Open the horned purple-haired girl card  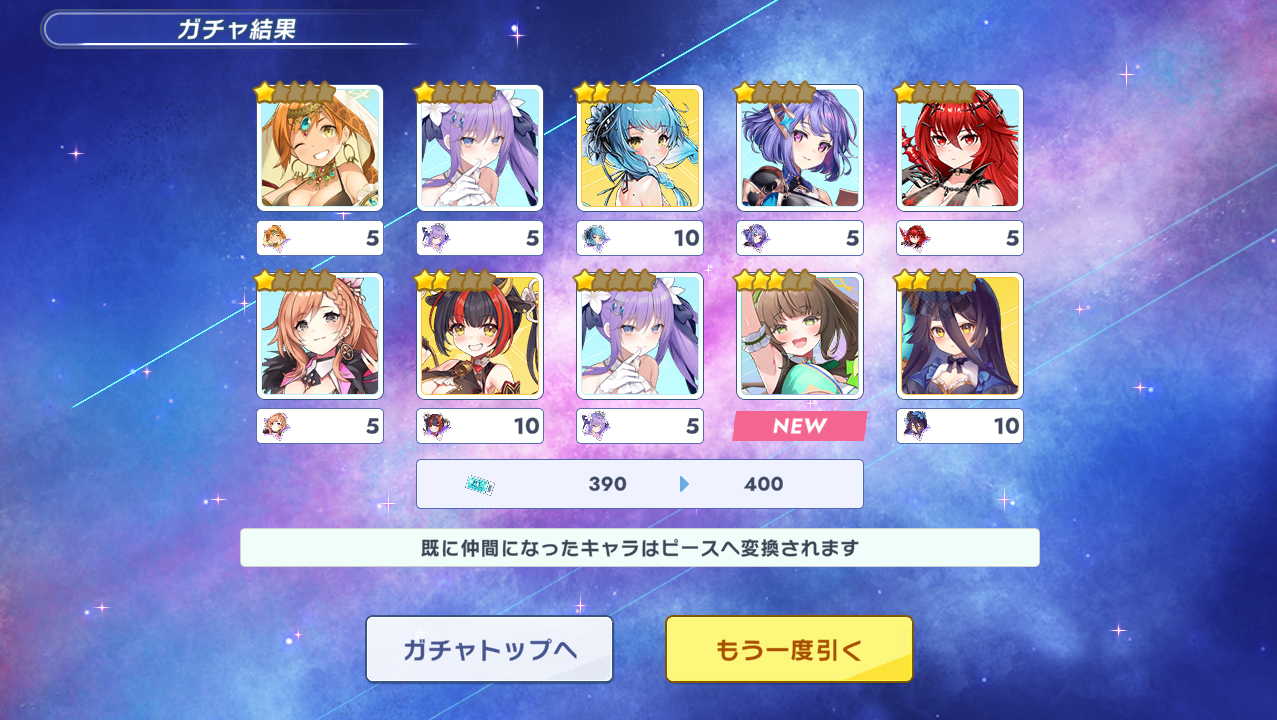[800, 148]
